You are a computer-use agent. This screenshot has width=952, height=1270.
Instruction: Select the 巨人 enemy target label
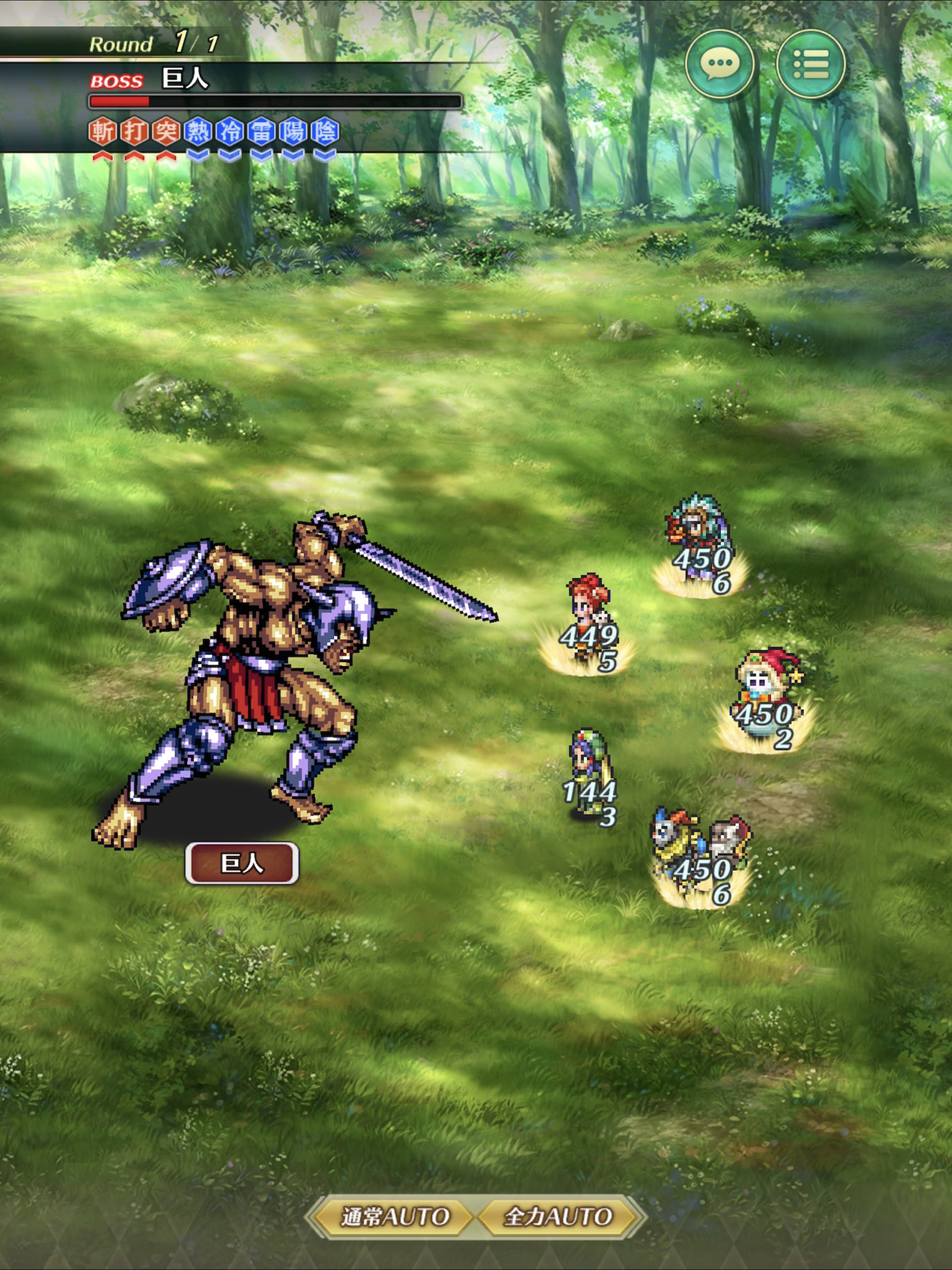point(242,862)
